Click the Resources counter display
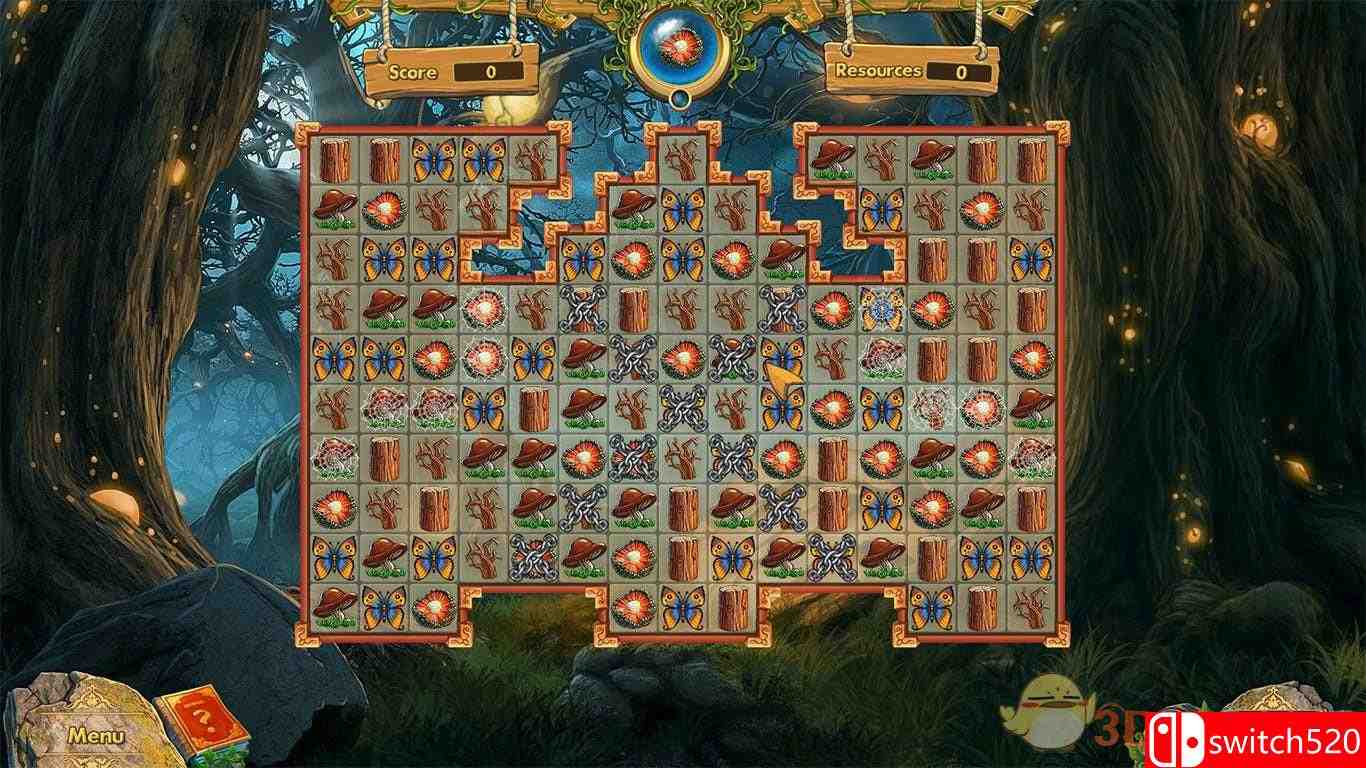The image size is (1366, 768). coord(958,72)
